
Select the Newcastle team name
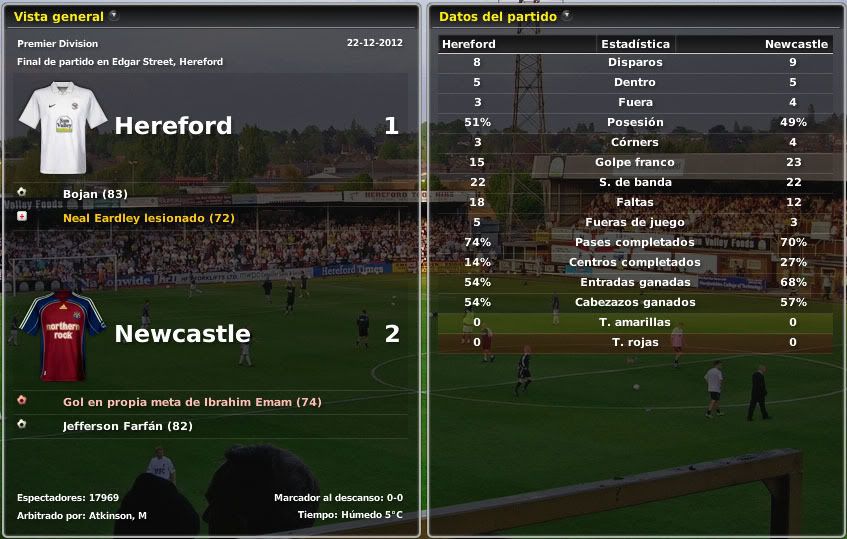182,334
